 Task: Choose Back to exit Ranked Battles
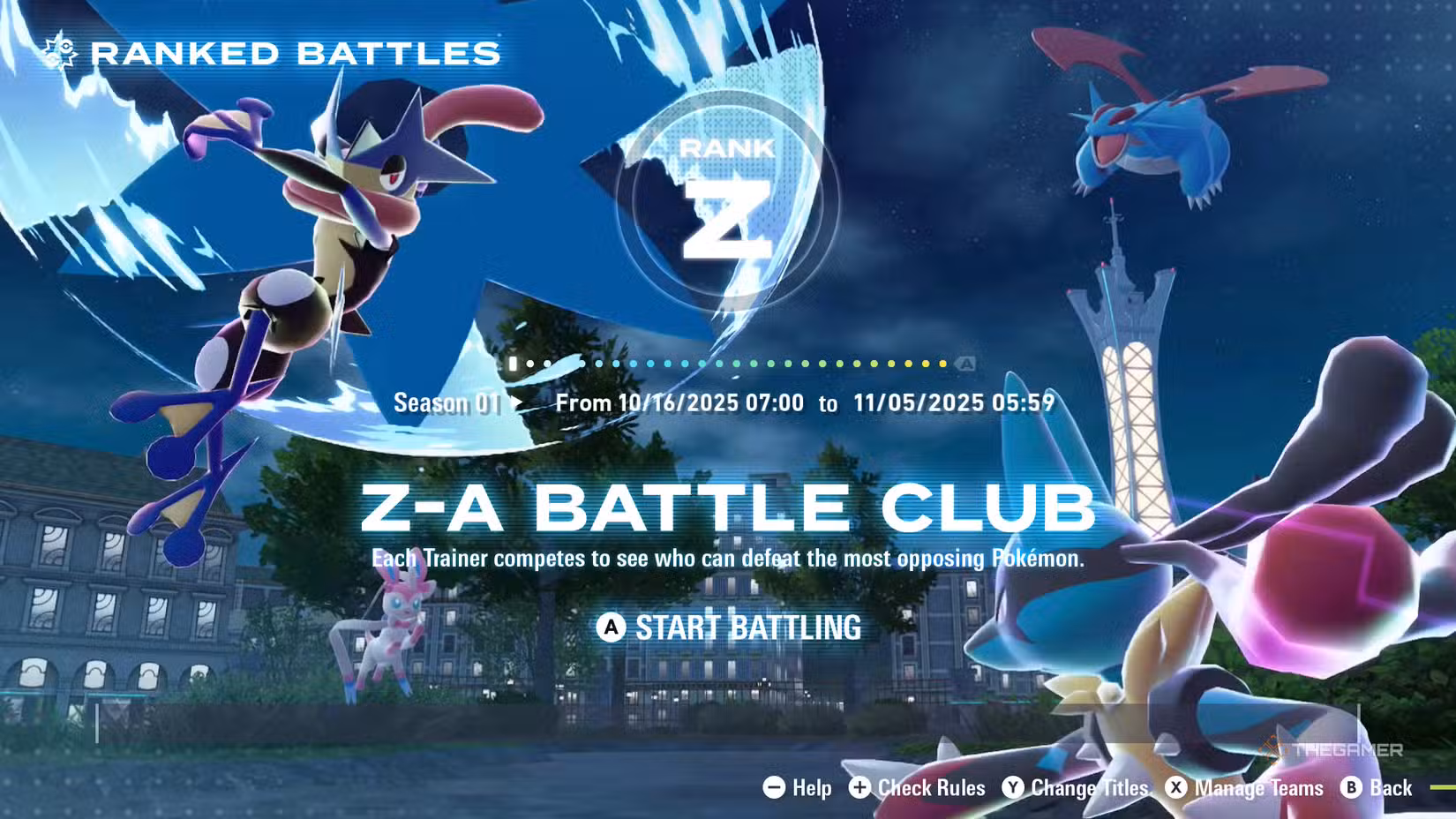pos(1390,788)
